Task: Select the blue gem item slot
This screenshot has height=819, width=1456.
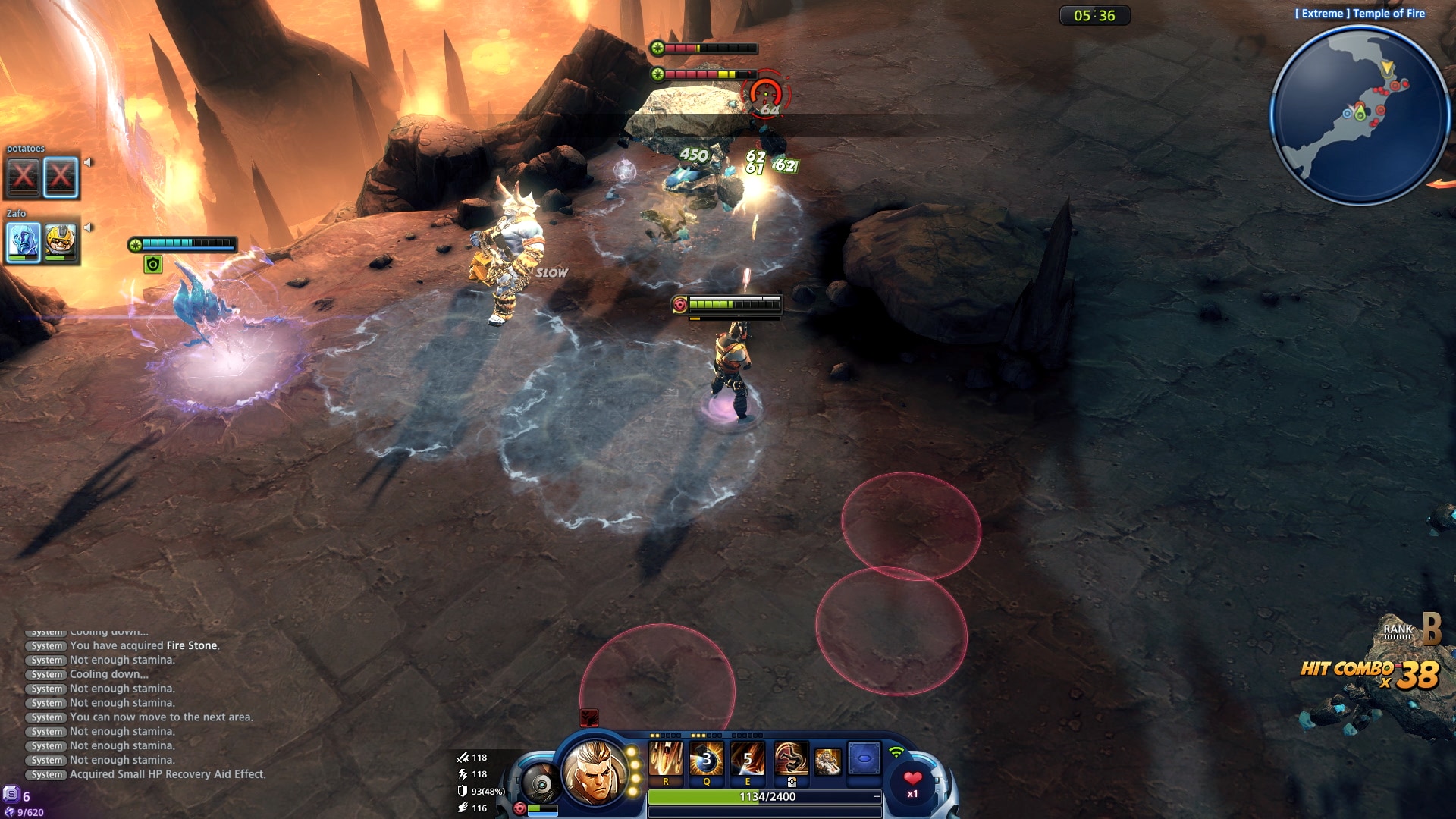Action: (x=864, y=758)
